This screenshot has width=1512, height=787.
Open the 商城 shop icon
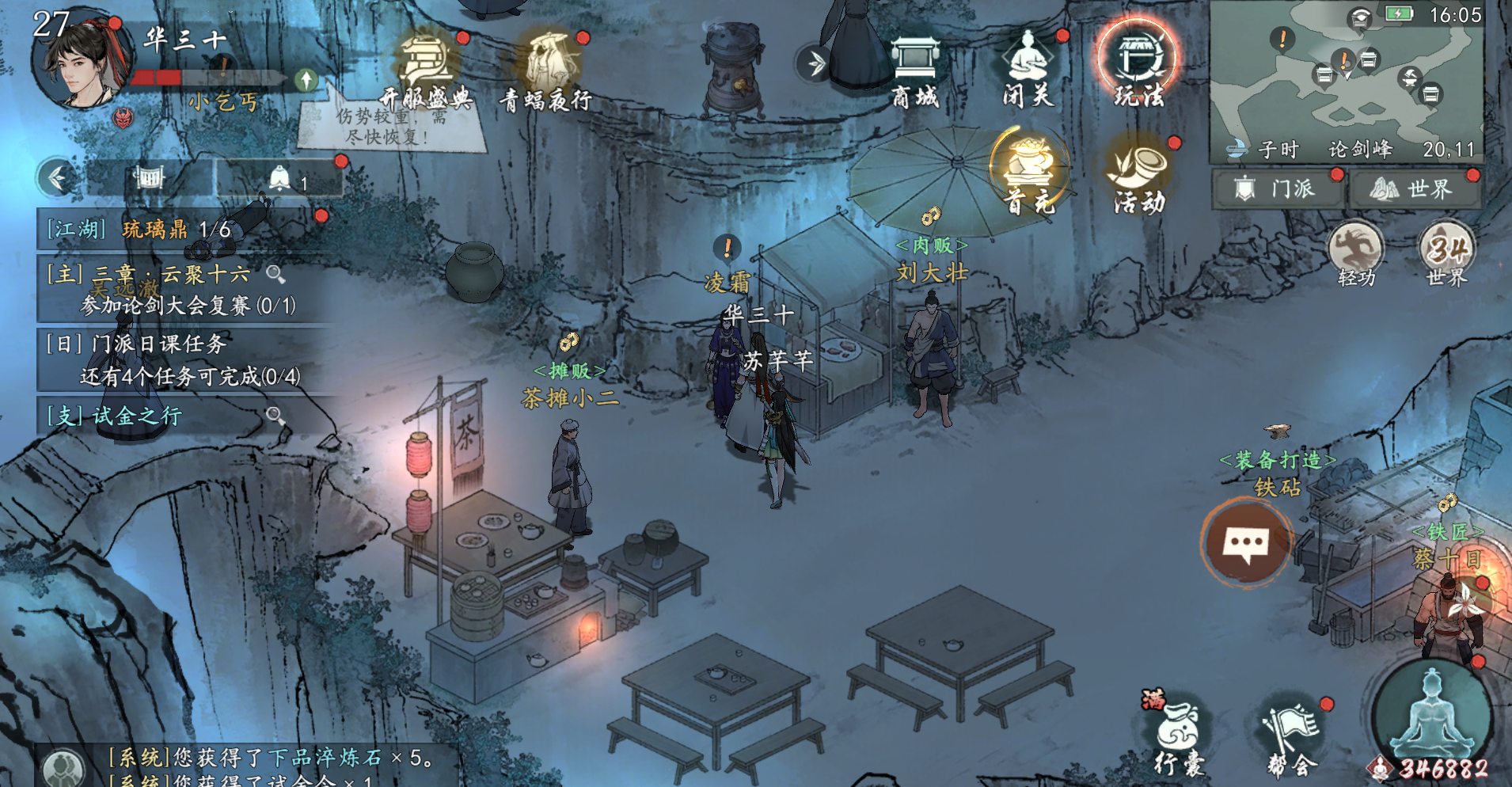coord(914,70)
